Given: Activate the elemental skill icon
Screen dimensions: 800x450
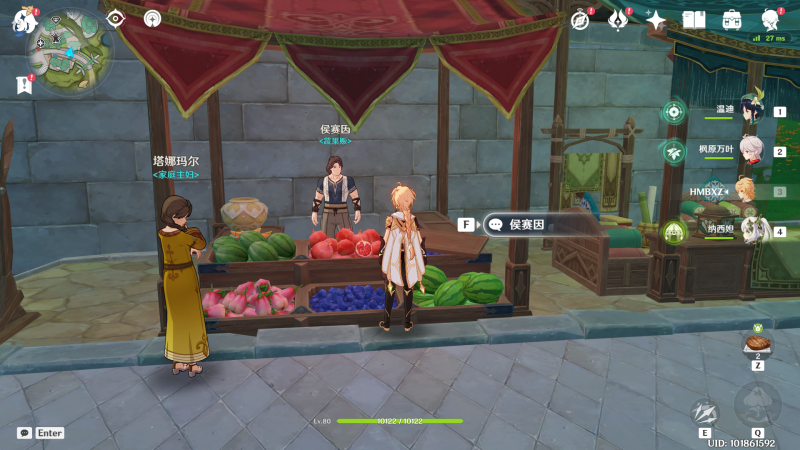Looking at the screenshot, I should click(706, 413).
